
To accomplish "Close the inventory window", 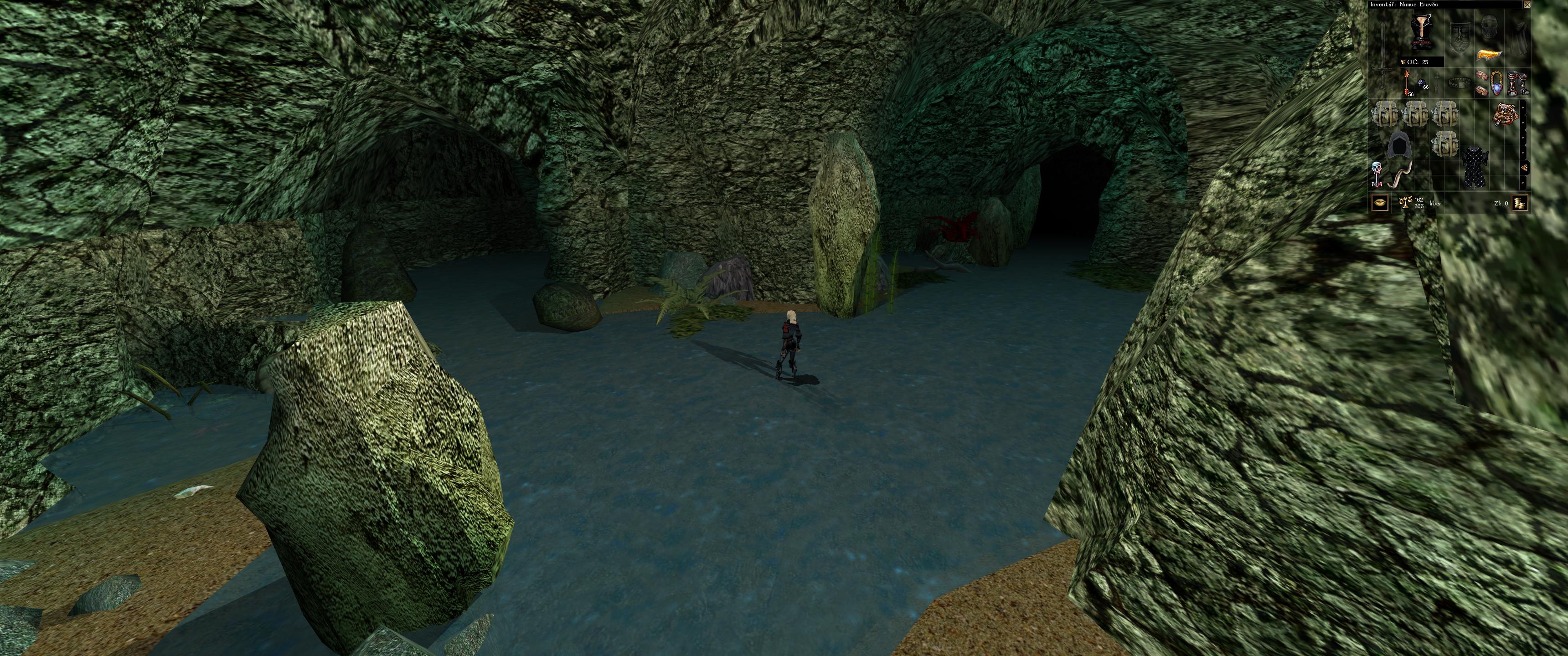I will [x=1526, y=4].
